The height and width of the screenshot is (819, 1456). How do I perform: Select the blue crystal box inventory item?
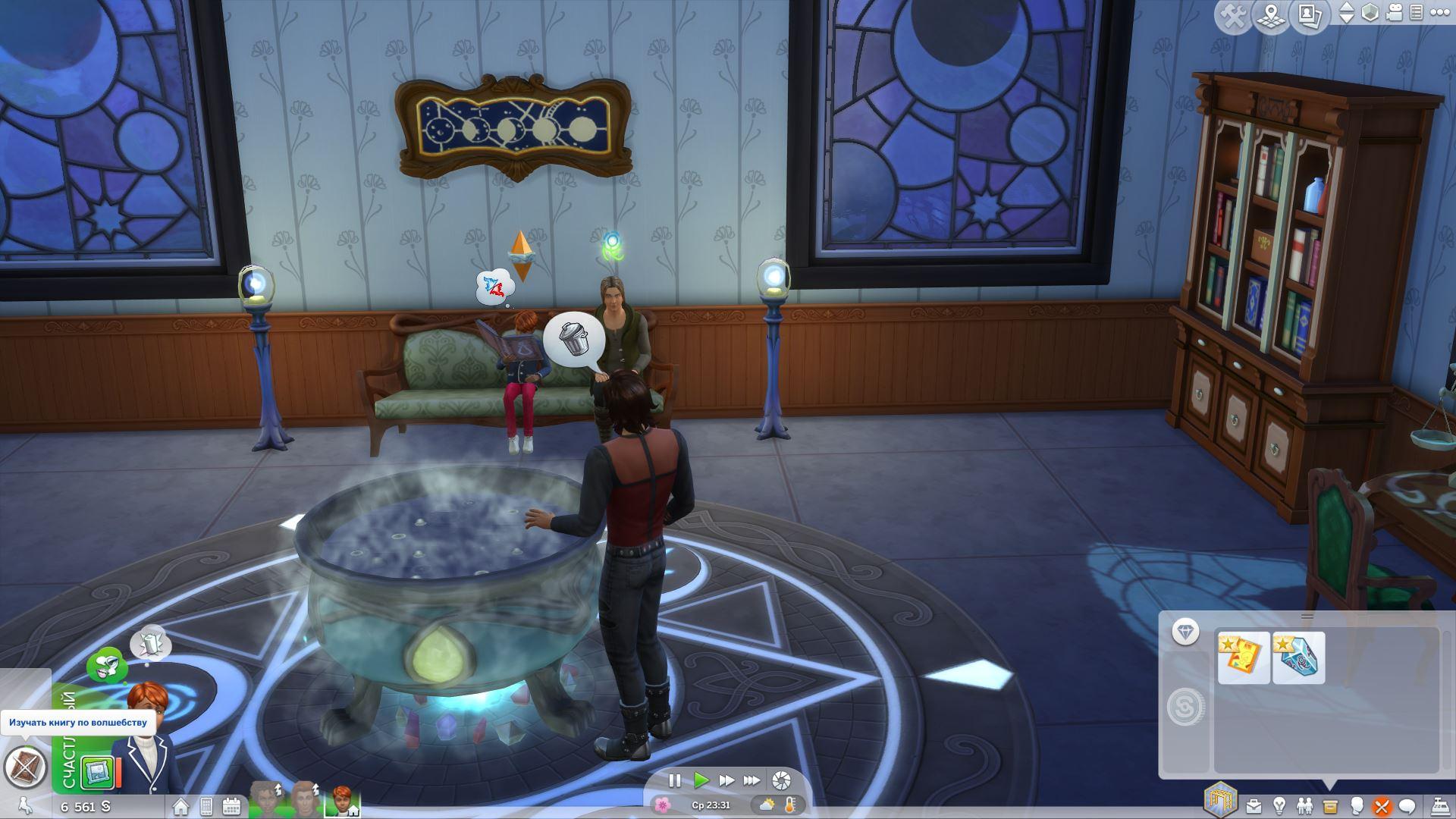point(1299,657)
